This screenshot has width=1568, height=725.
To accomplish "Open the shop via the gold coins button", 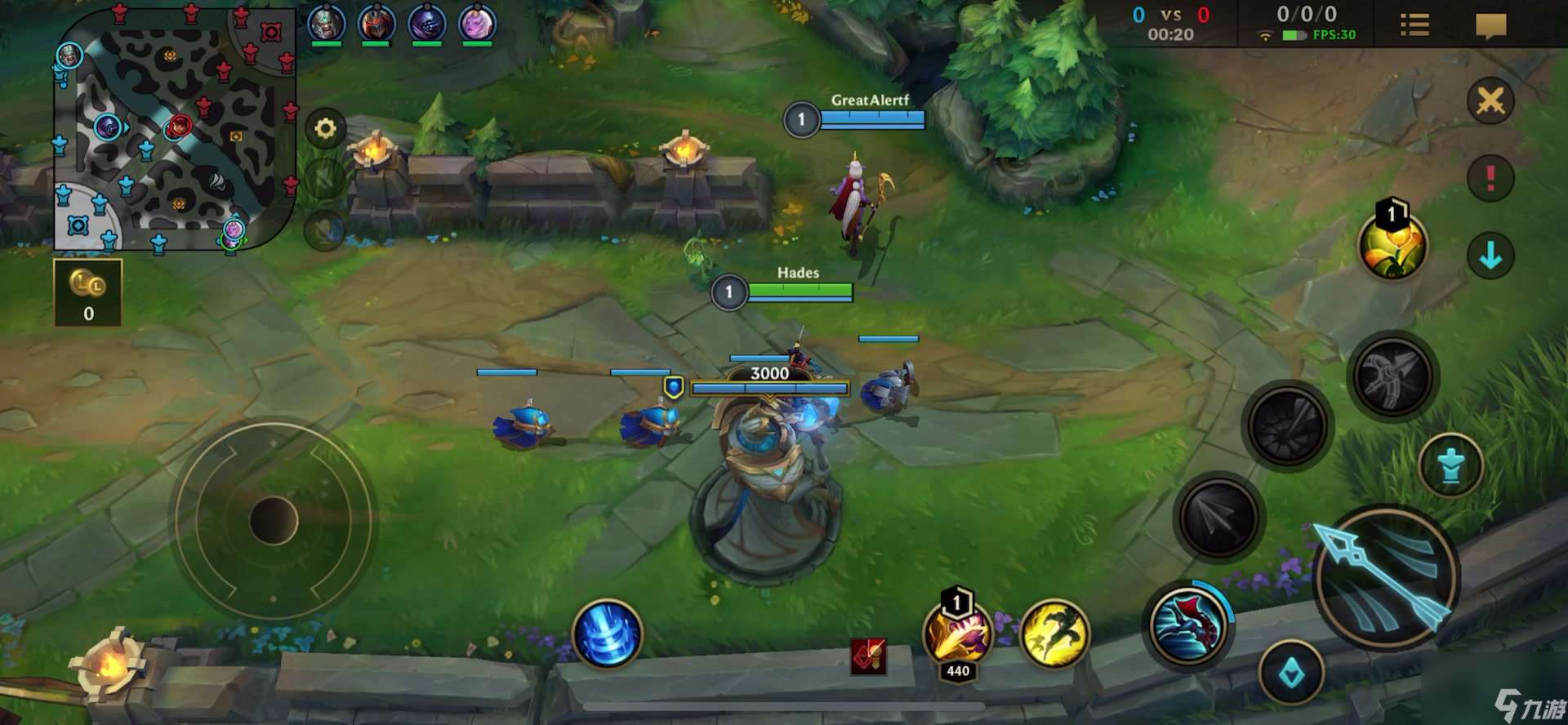I will [x=88, y=292].
